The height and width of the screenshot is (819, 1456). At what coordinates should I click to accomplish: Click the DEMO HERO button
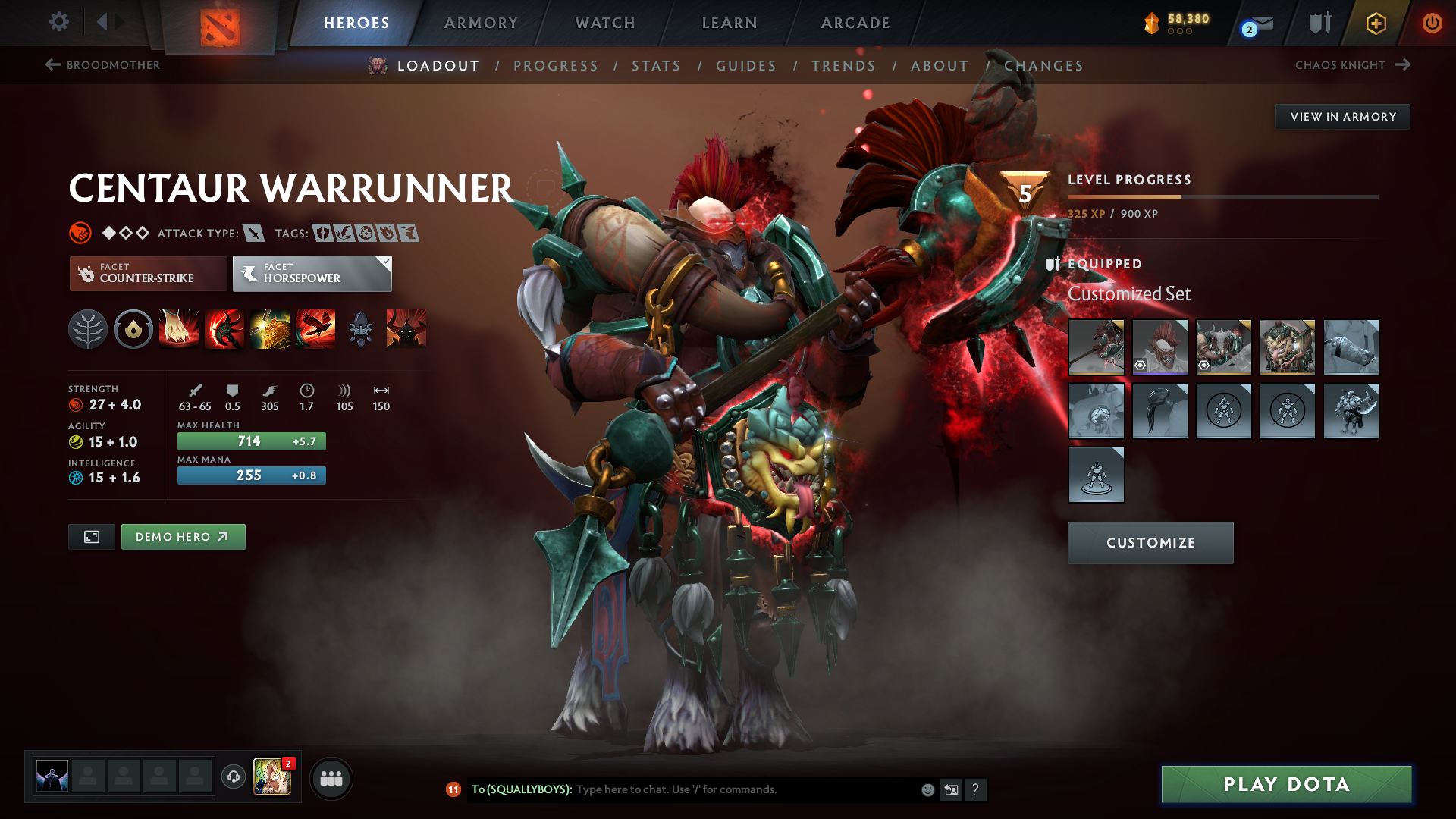coord(183,536)
